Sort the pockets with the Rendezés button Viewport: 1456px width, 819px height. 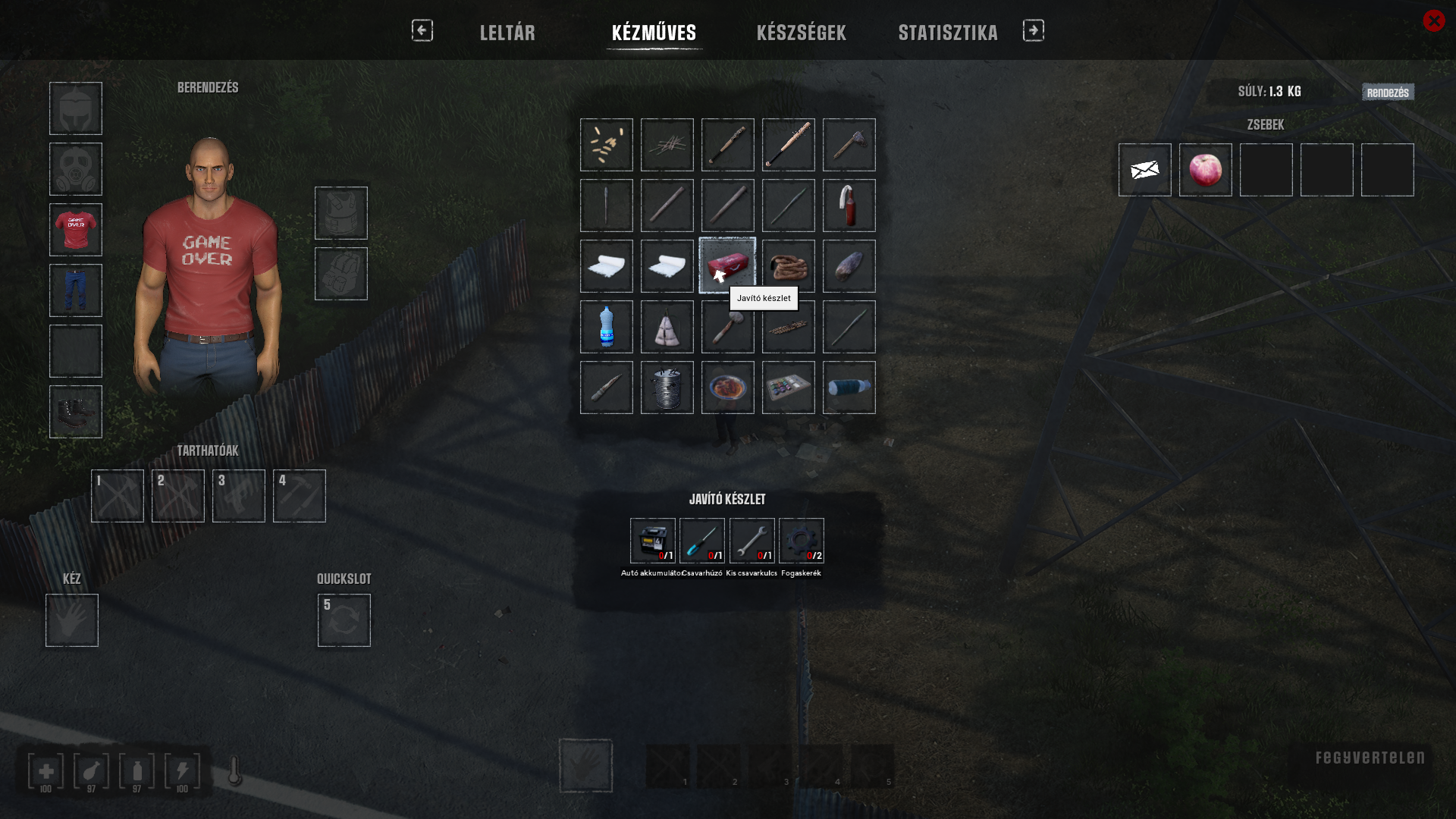click(x=1388, y=93)
